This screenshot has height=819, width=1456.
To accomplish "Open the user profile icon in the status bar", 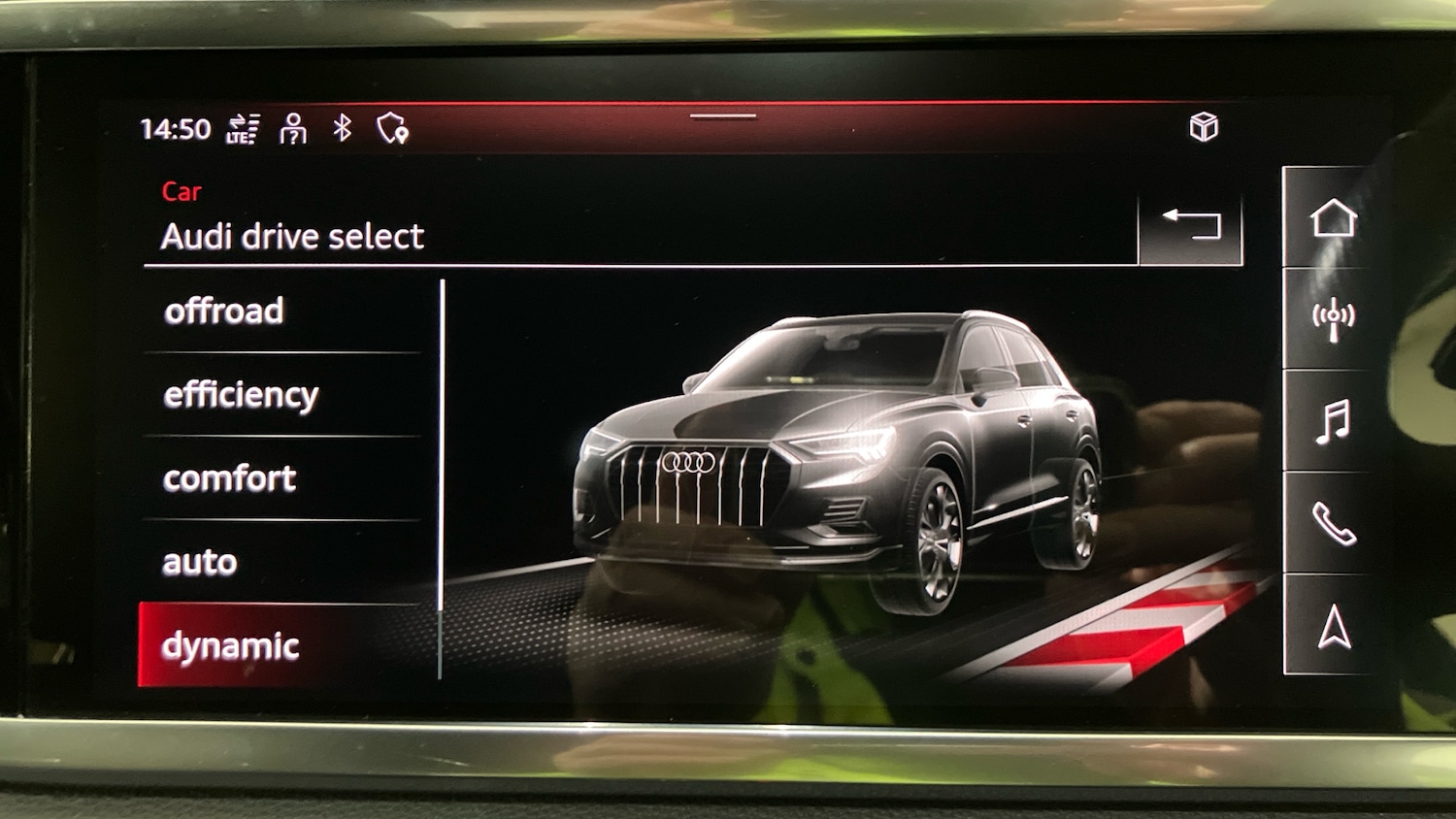I will [x=293, y=127].
